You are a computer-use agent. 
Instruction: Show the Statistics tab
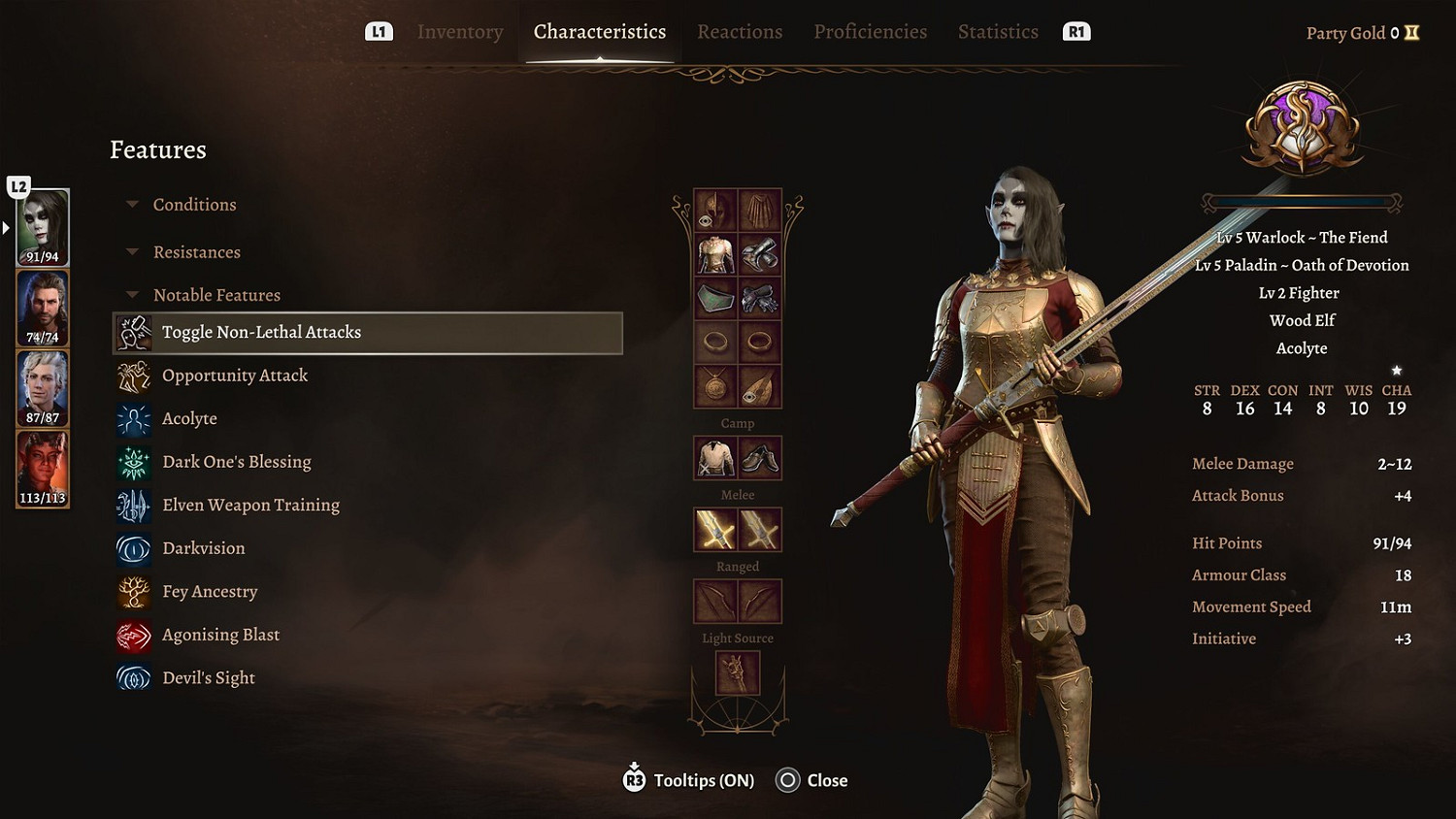pyautogui.click(x=998, y=32)
